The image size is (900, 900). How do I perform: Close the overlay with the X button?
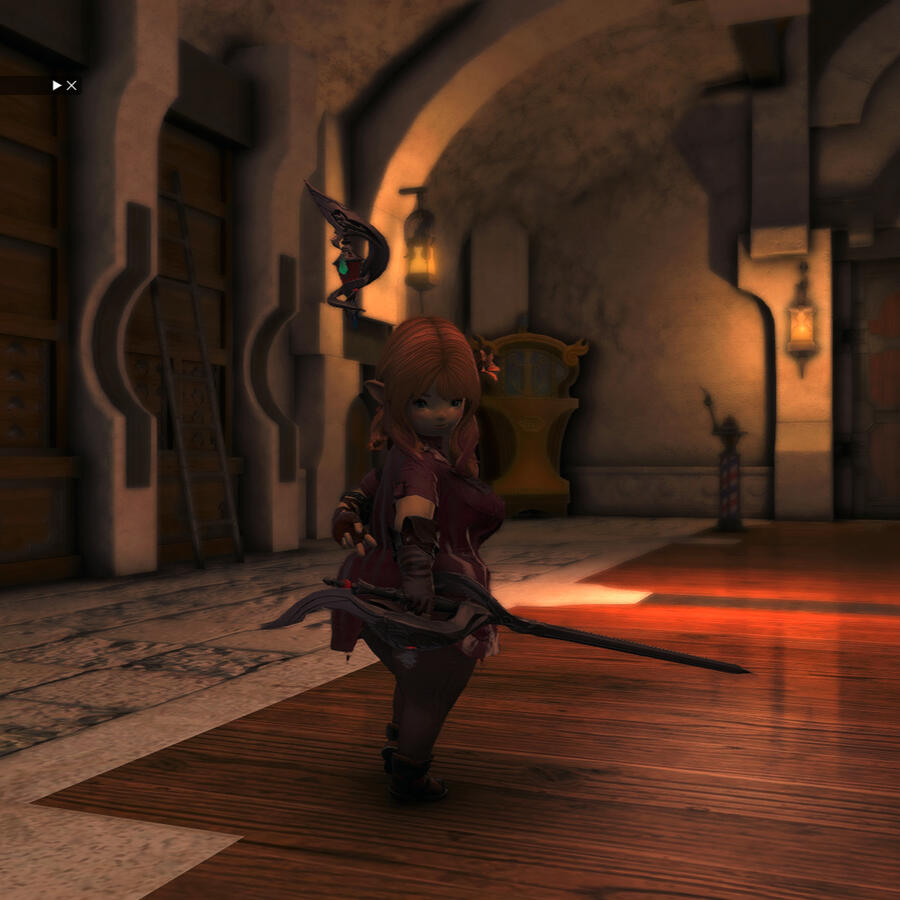pyautogui.click(x=72, y=86)
